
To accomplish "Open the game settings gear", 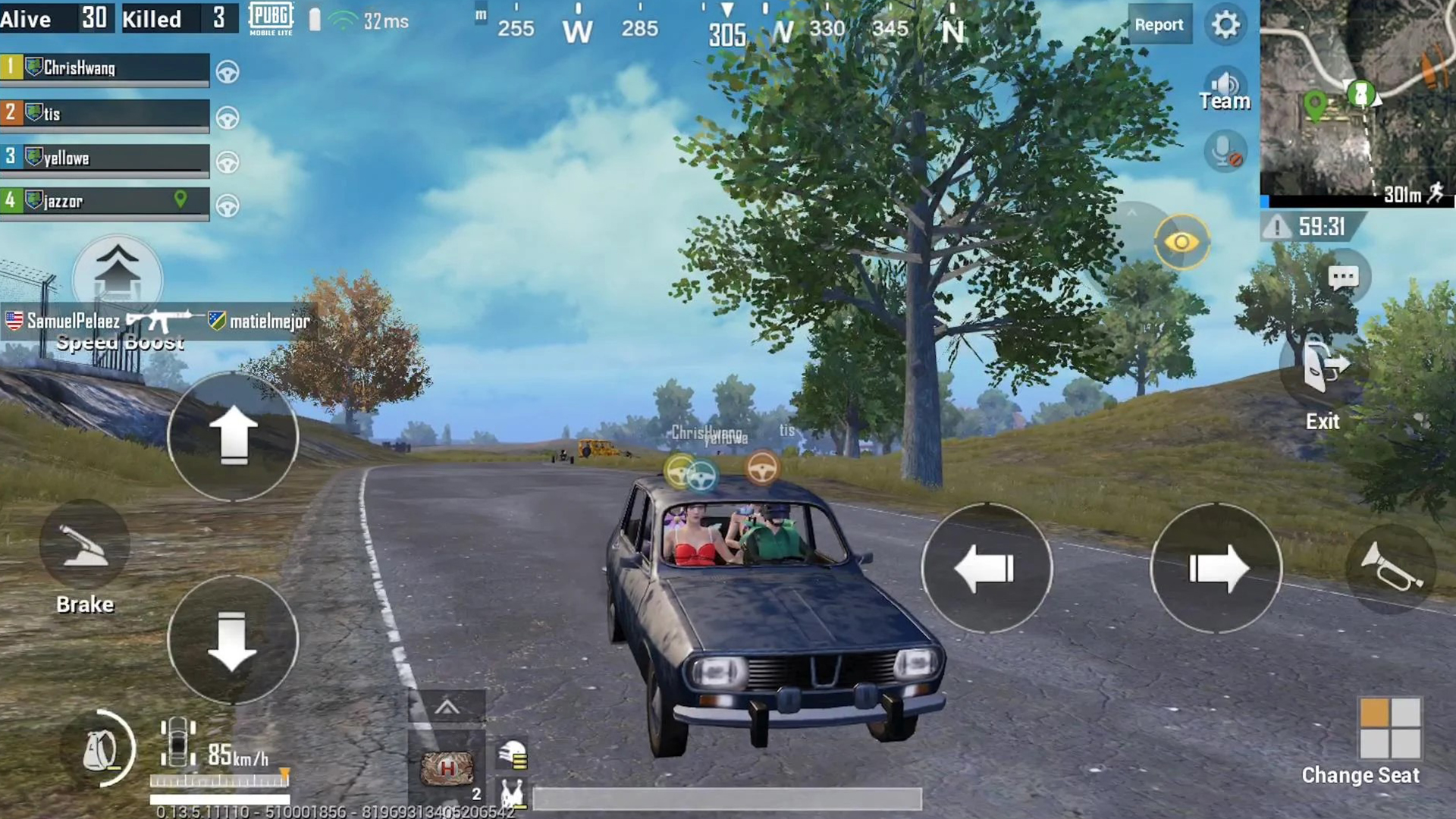I will pos(1225,24).
